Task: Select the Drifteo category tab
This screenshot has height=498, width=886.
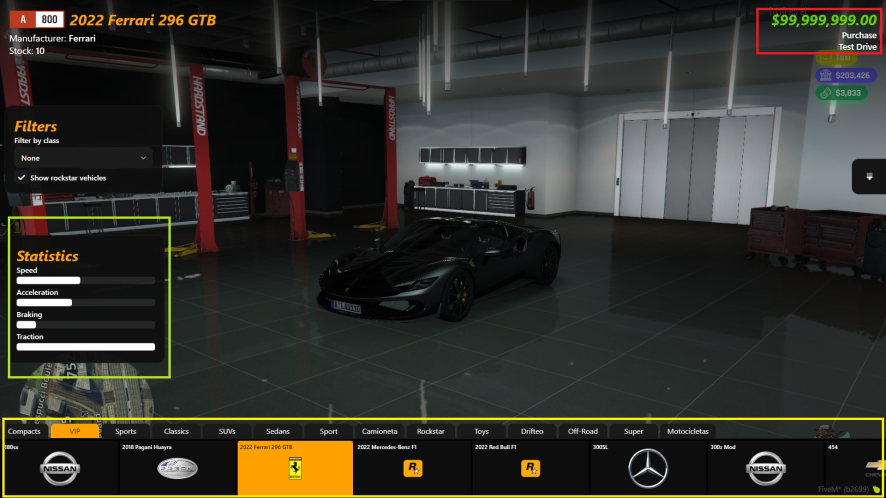Action: [x=532, y=431]
